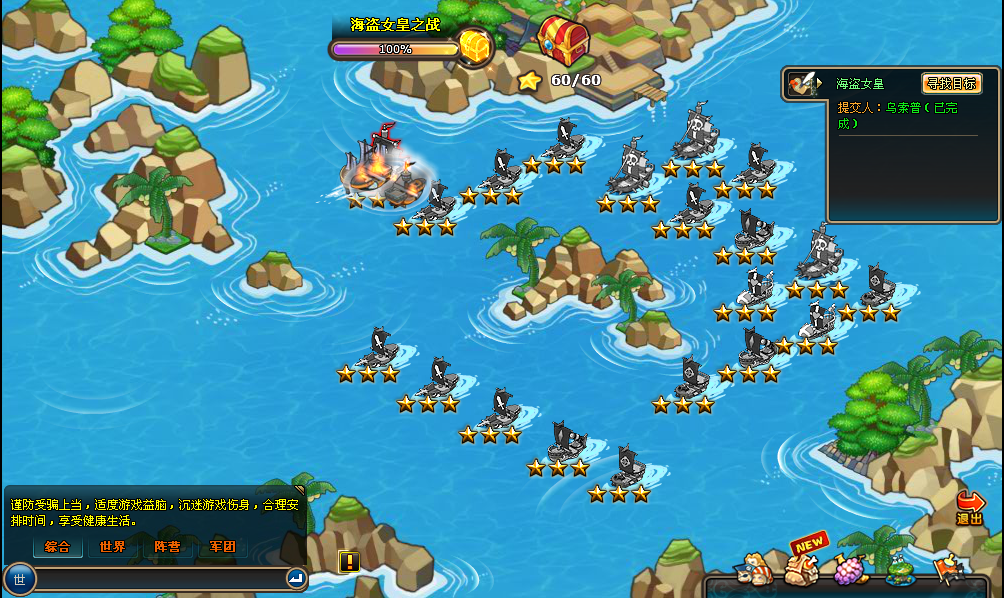Select the burning flagship in the fleet
This screenshot has width=1004, height=598.
click(382, 168)
